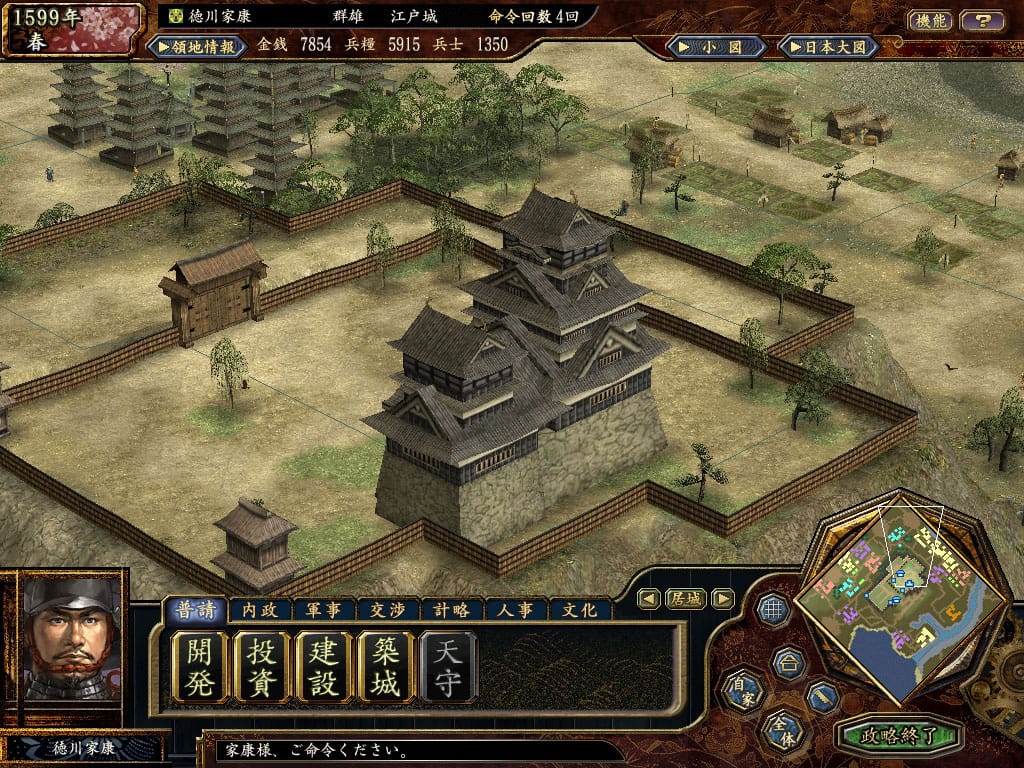The height and width of the screenshot is (768, 1024).
Task: Choose the 投資 investment command
Action: (261, 666)
